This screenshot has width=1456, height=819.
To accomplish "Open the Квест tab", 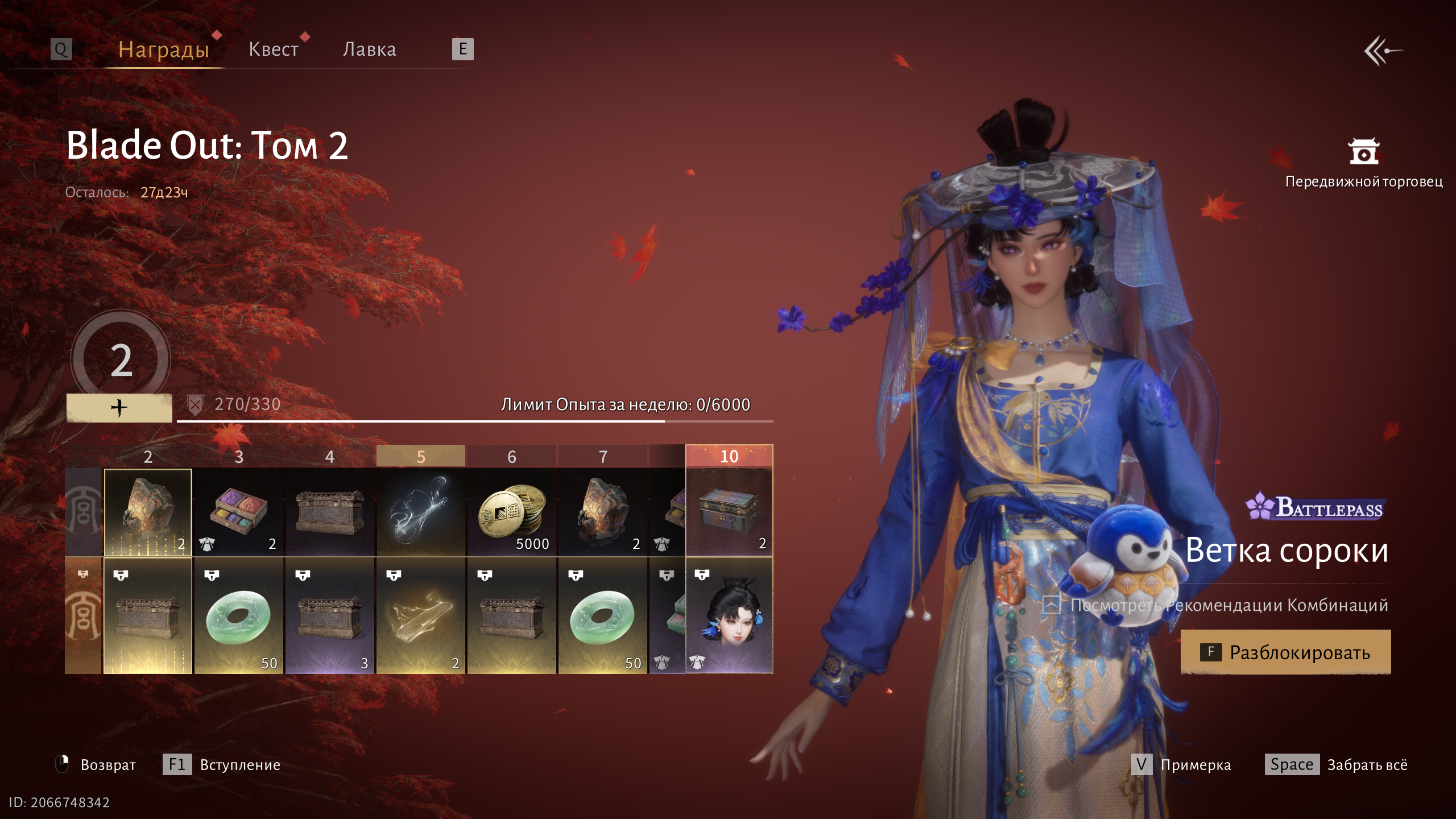I will [x=274, y=49].
